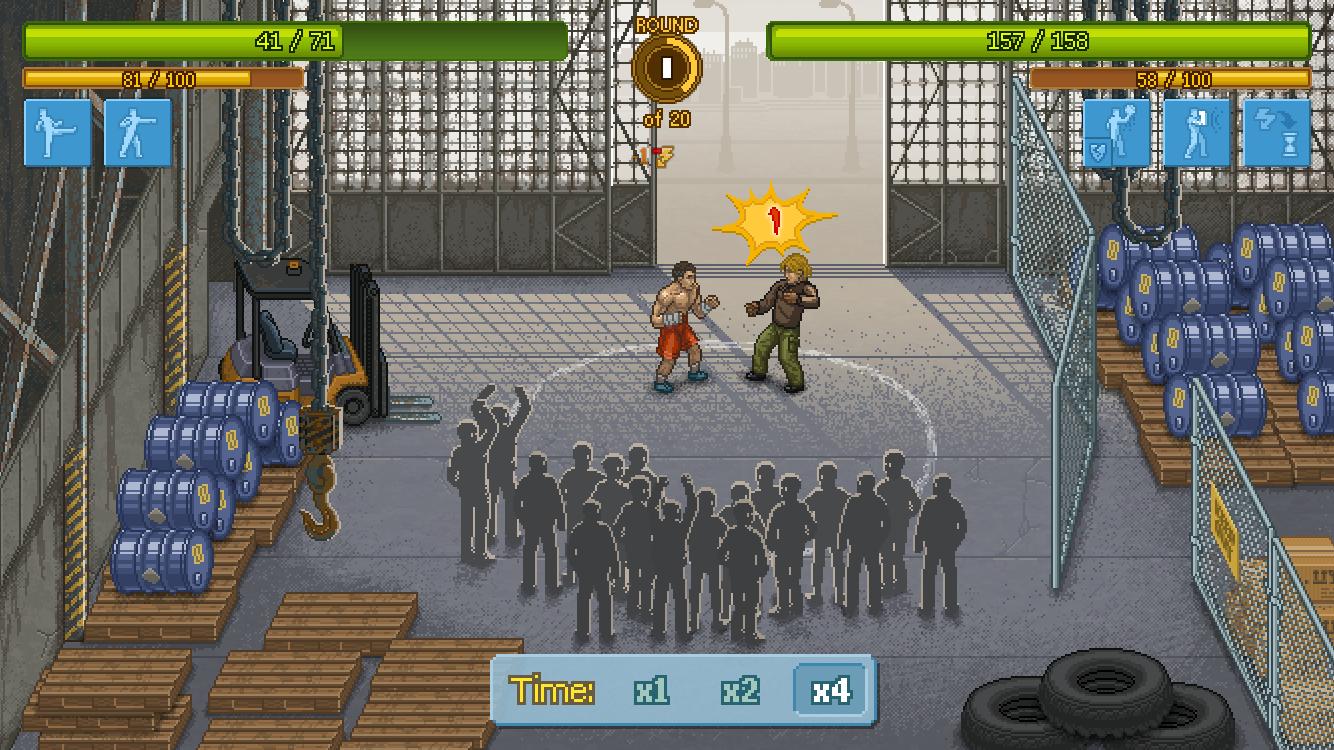
Task: Click the gold Round medallion at top center
Action: point(665,67)
